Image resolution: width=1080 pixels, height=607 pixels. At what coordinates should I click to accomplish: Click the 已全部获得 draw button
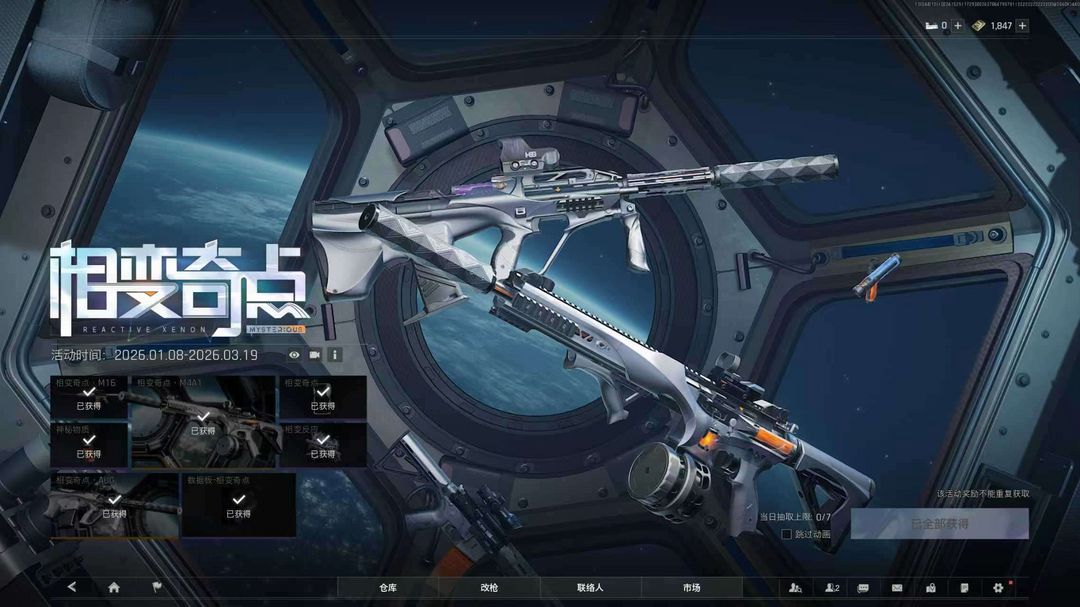click(x=939, y=523)
